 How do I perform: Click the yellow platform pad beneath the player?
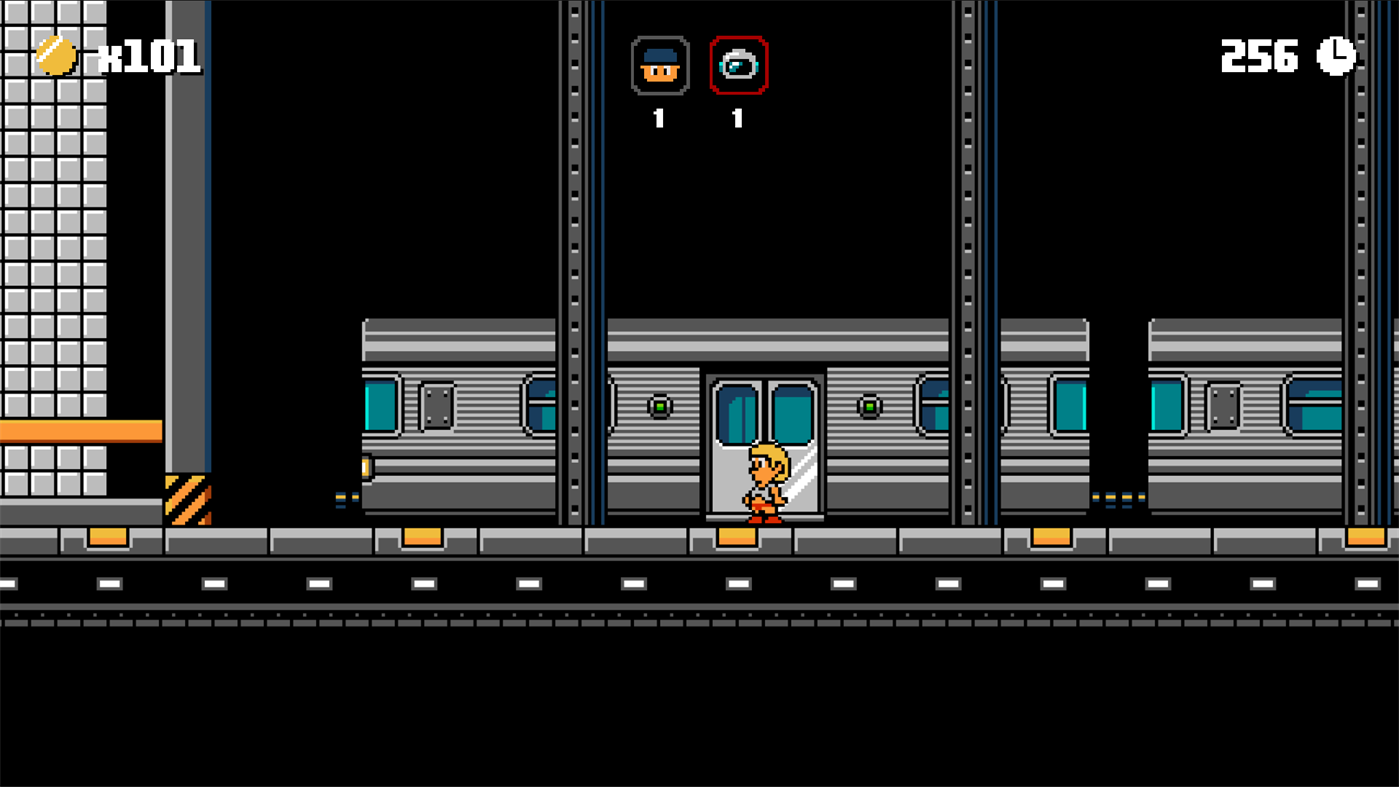tap(737, 536)
